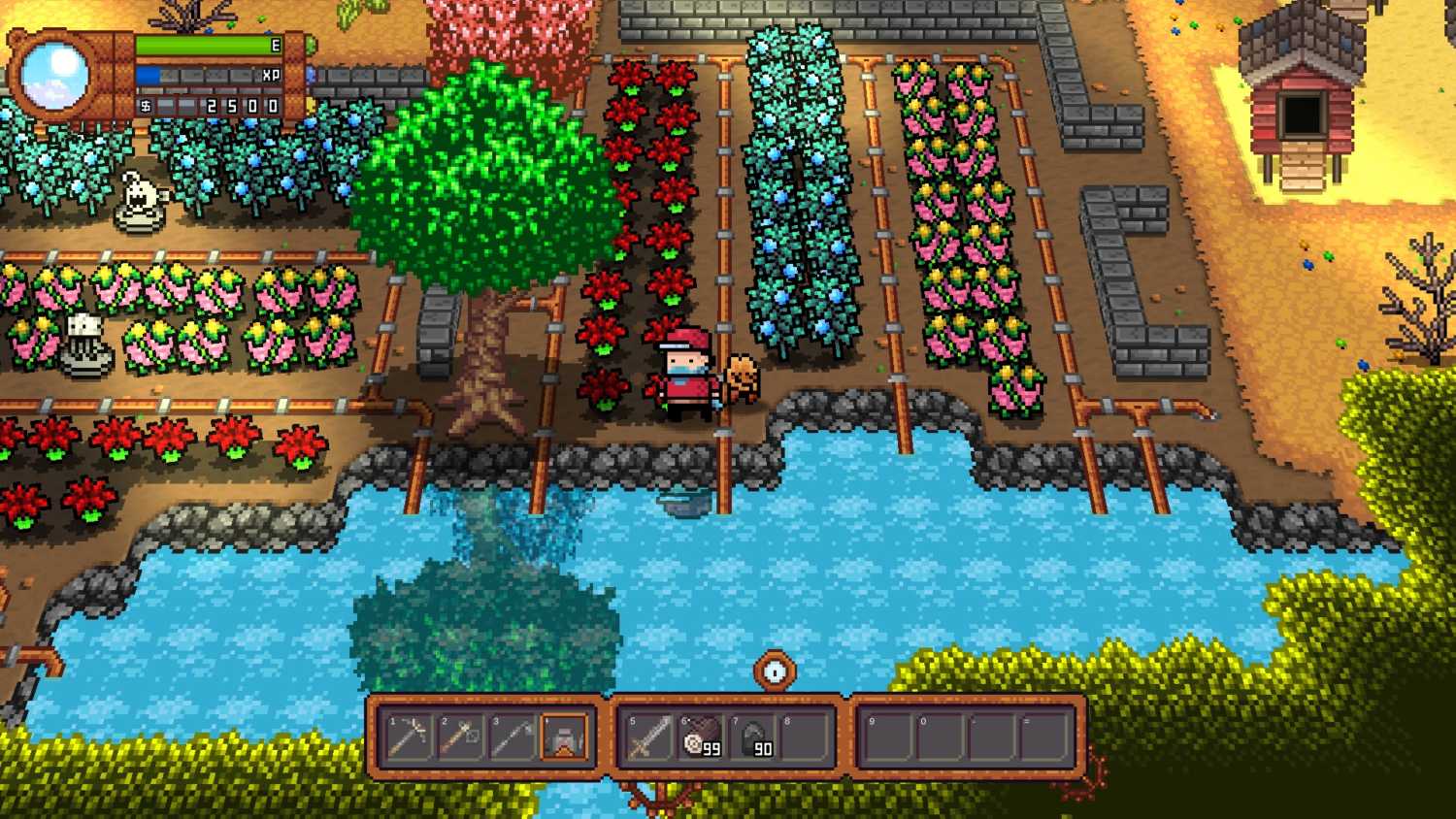Viewport: 1456px width, 819px height.
Task: Select the stone stack of 90
Action: [x=753, y=739]
